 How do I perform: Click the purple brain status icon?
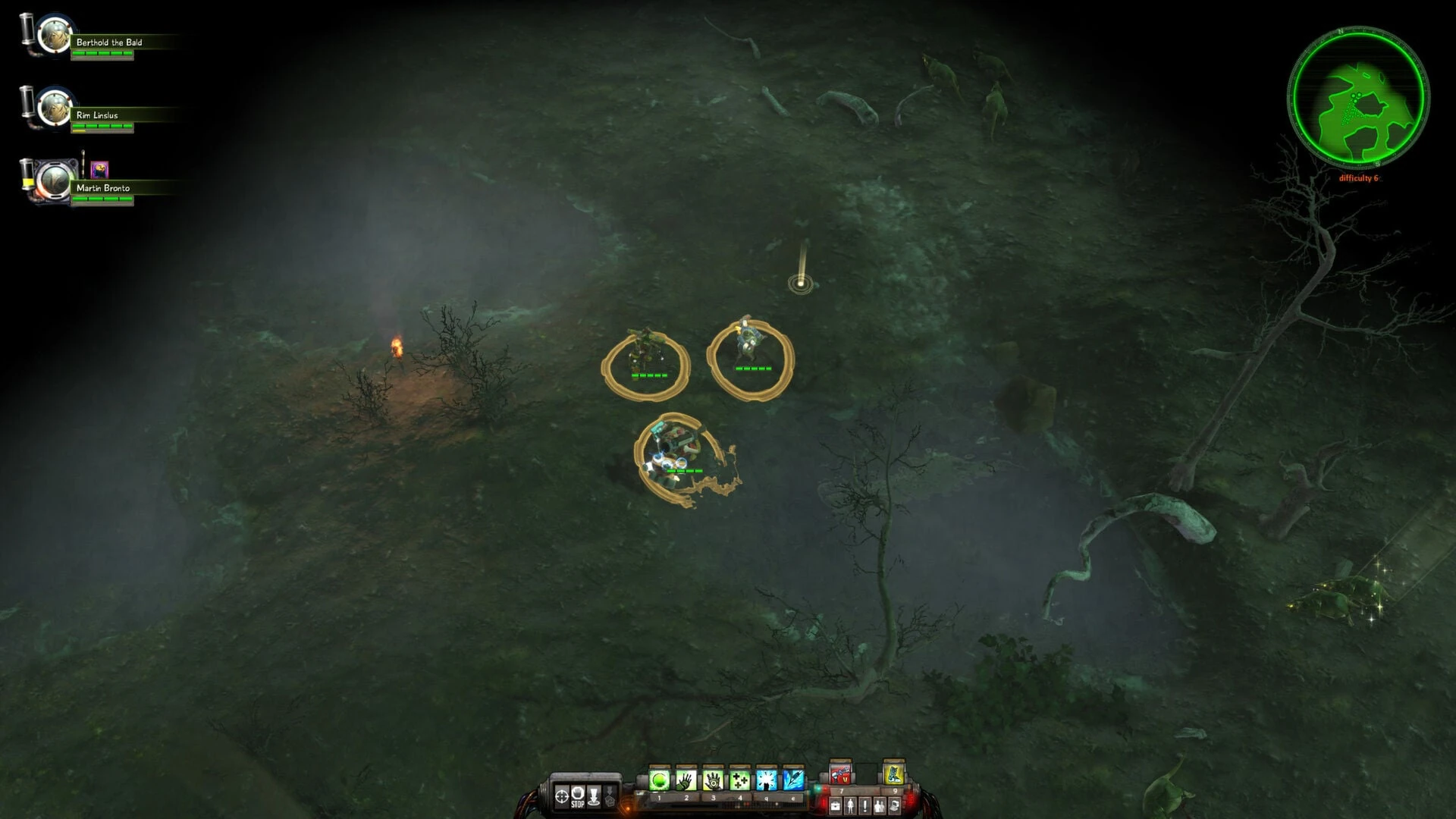coord(99,169)
